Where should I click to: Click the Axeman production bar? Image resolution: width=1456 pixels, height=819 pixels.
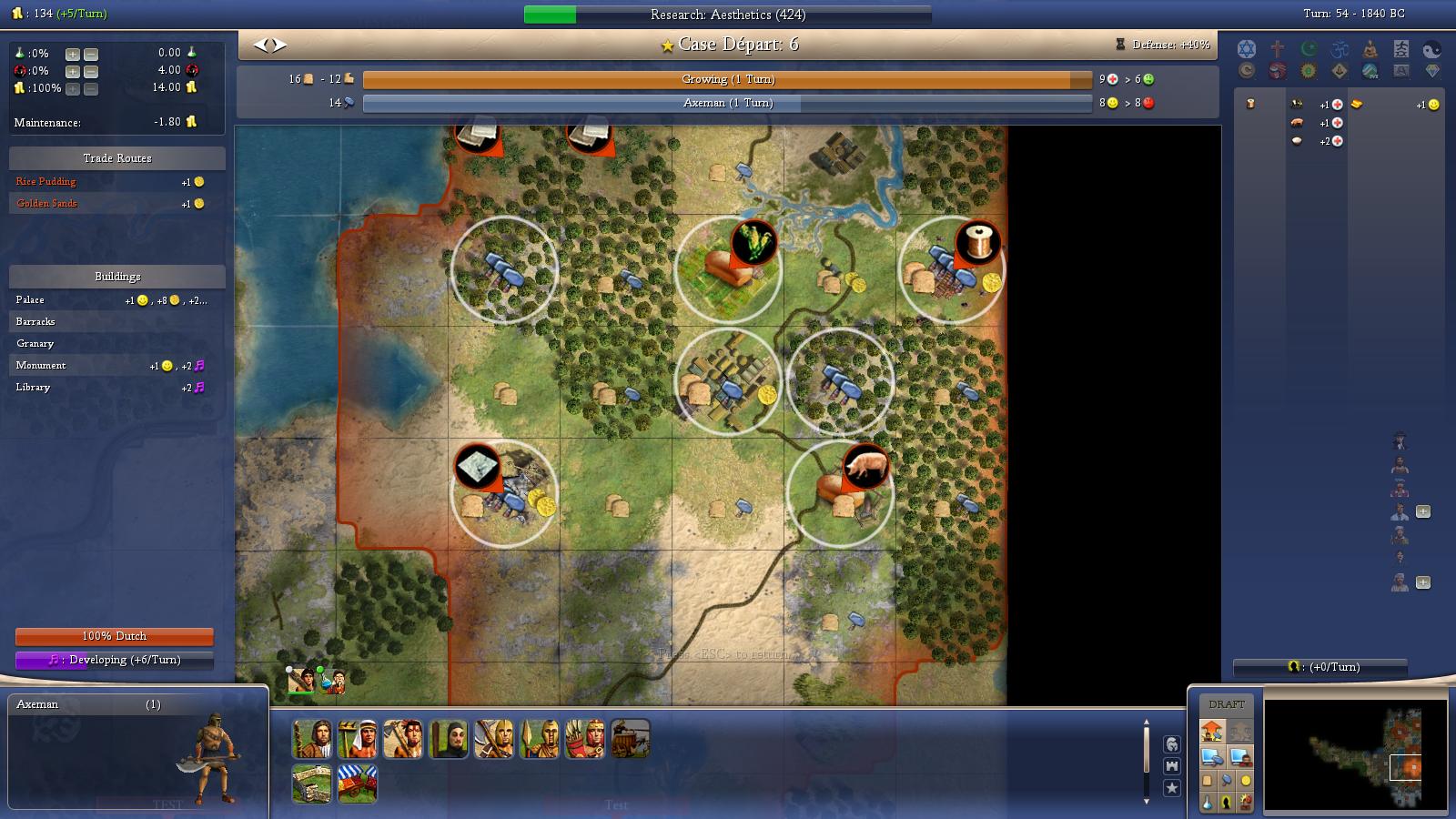726,104
